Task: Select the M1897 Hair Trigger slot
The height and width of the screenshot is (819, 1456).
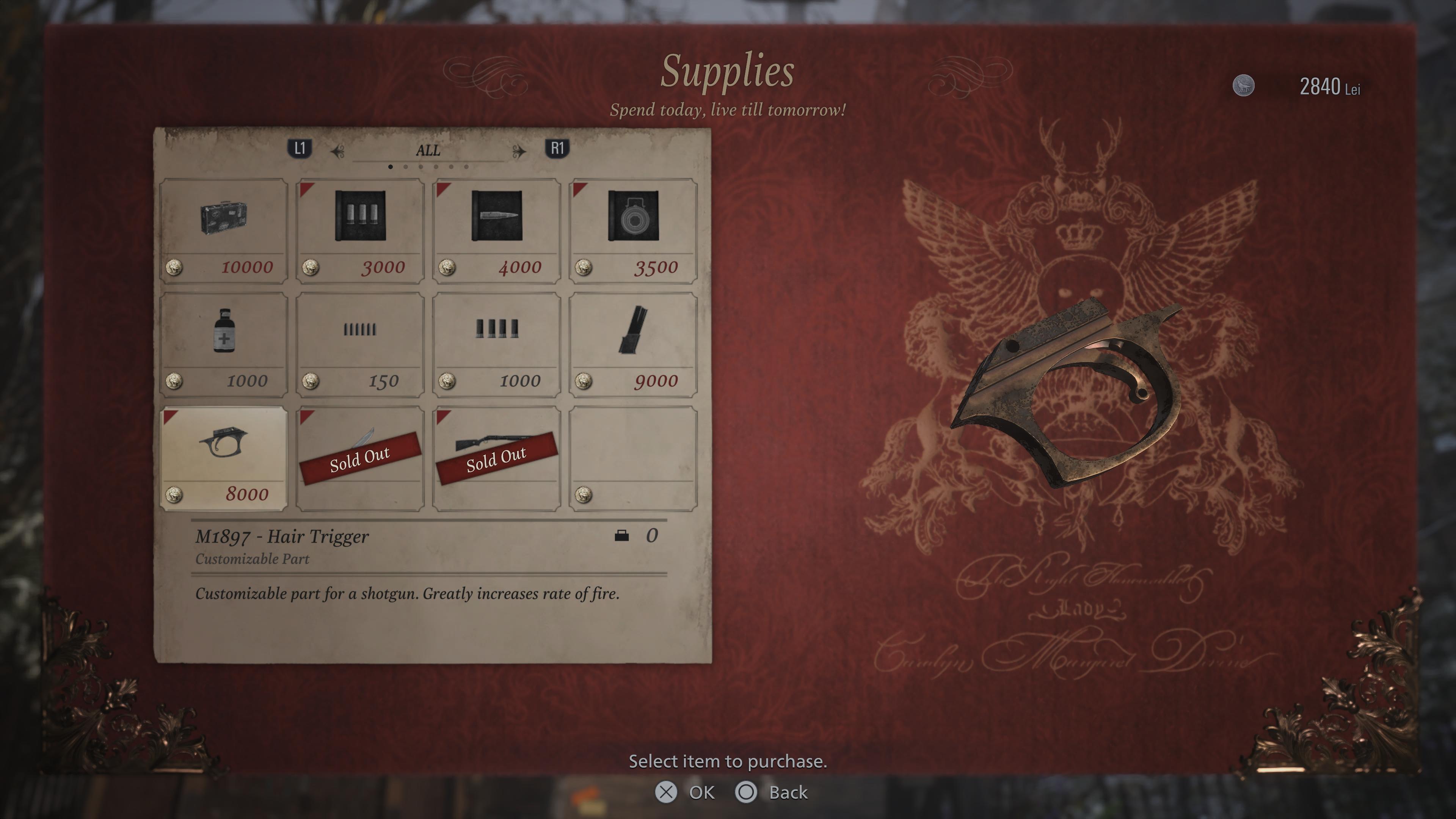Action: point(223,458)
